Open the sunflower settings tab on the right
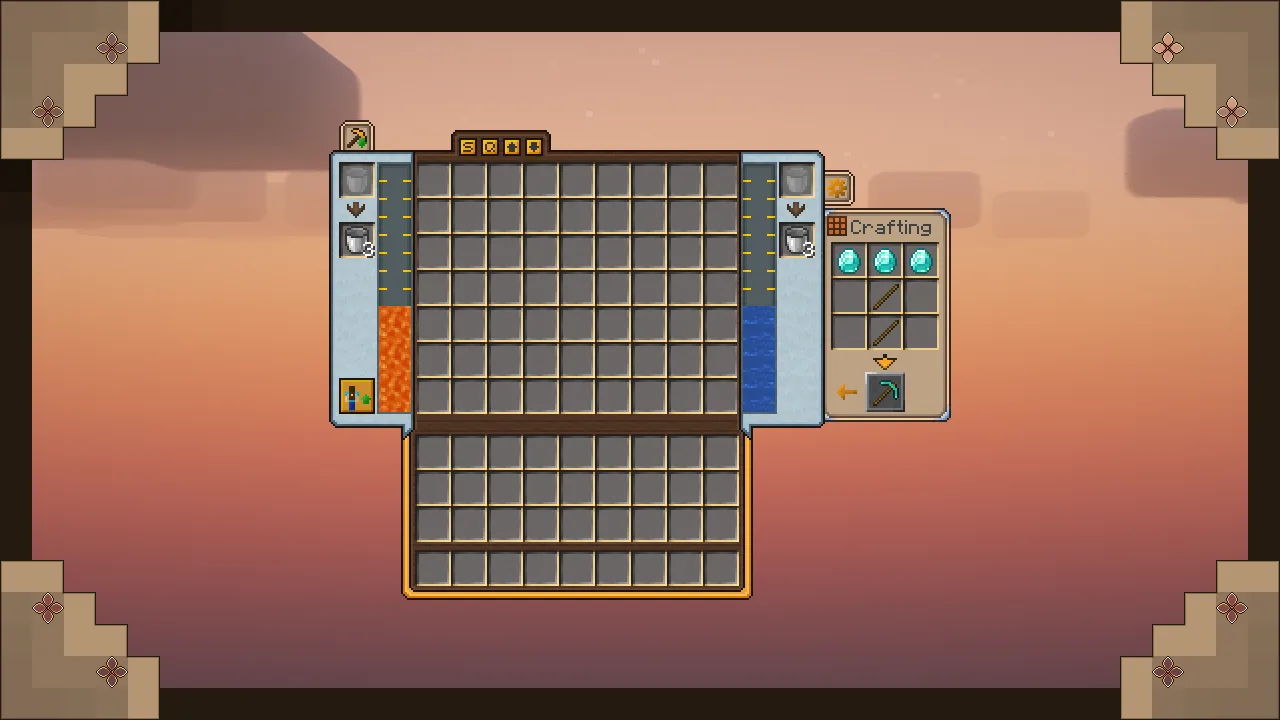 pyautogui.click(x=837, y=186)
